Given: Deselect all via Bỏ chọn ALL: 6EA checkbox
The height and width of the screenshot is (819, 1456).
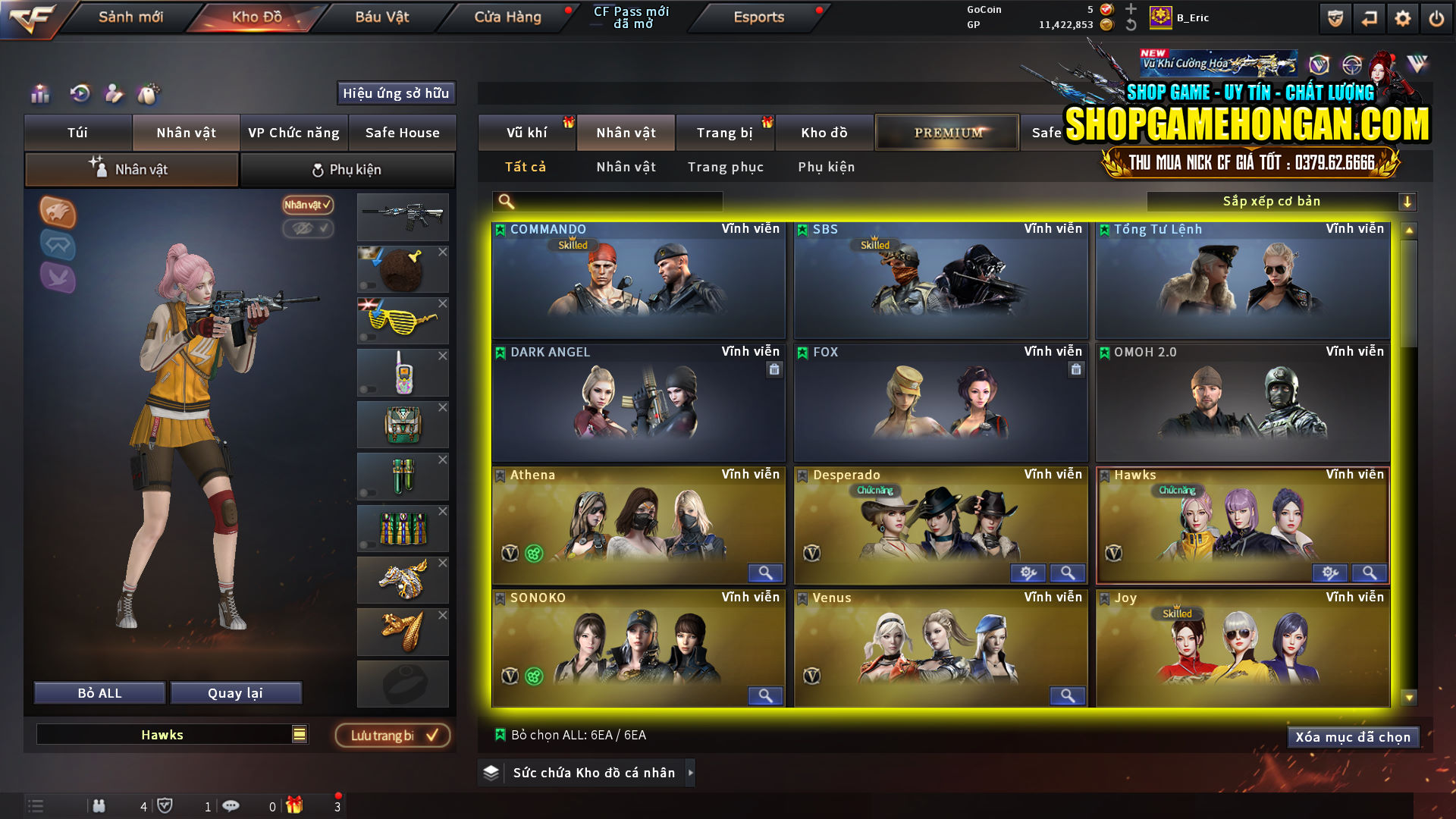Looking at the screenshot, I should tap(501, 734).
